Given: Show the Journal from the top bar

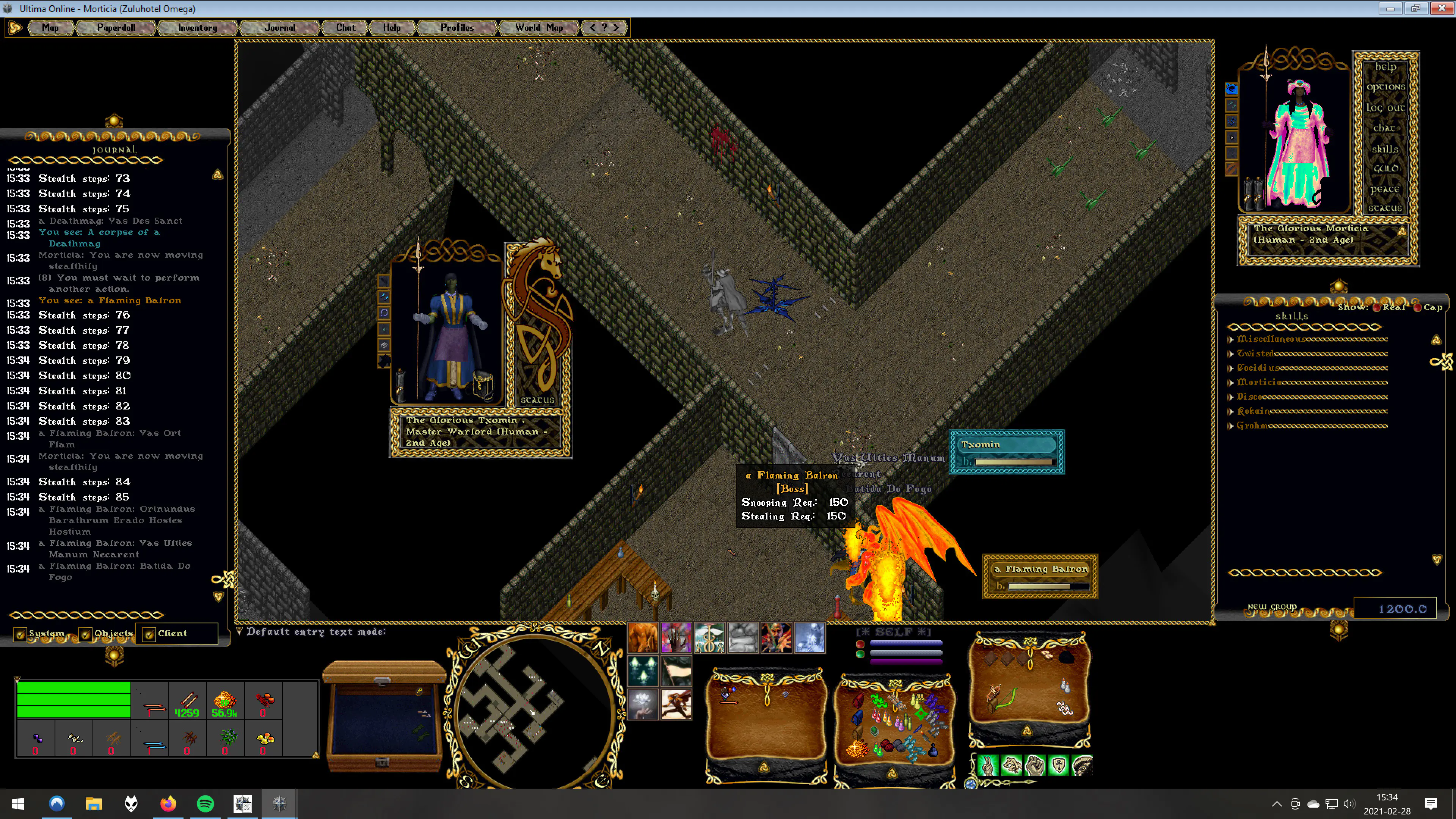Looking at the screenshot, I should coord(280,28).
